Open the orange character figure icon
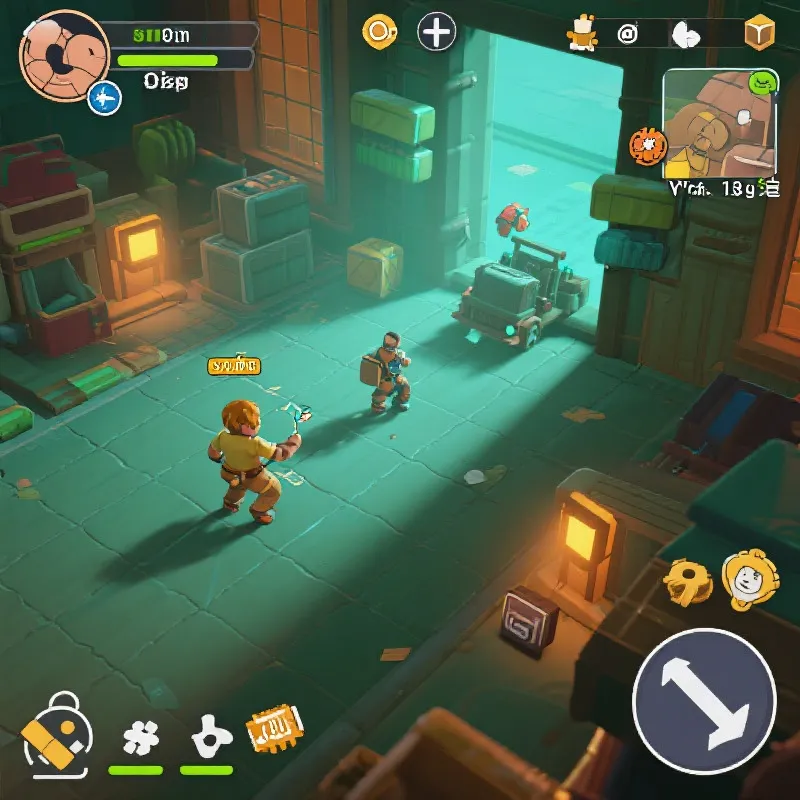800x800 pixels. click(580, 33)
